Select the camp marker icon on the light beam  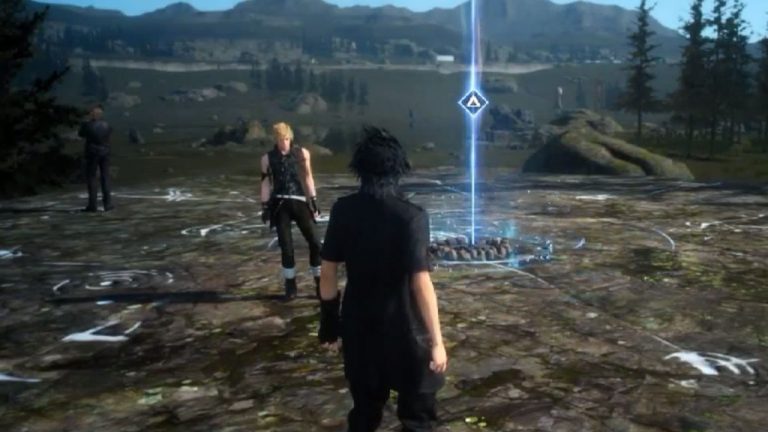pos(472,102)
